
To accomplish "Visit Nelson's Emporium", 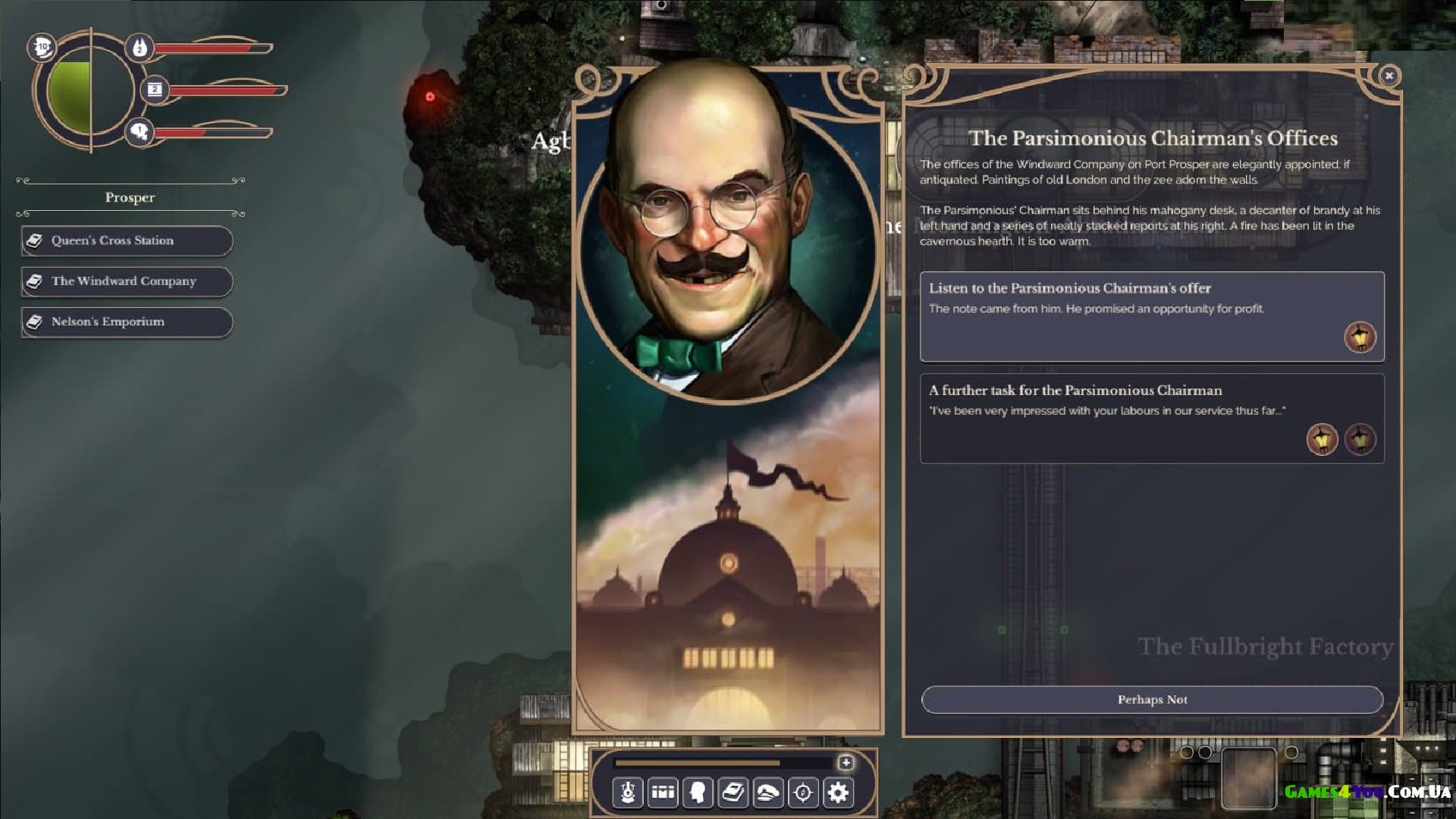I will coord(127,322).
